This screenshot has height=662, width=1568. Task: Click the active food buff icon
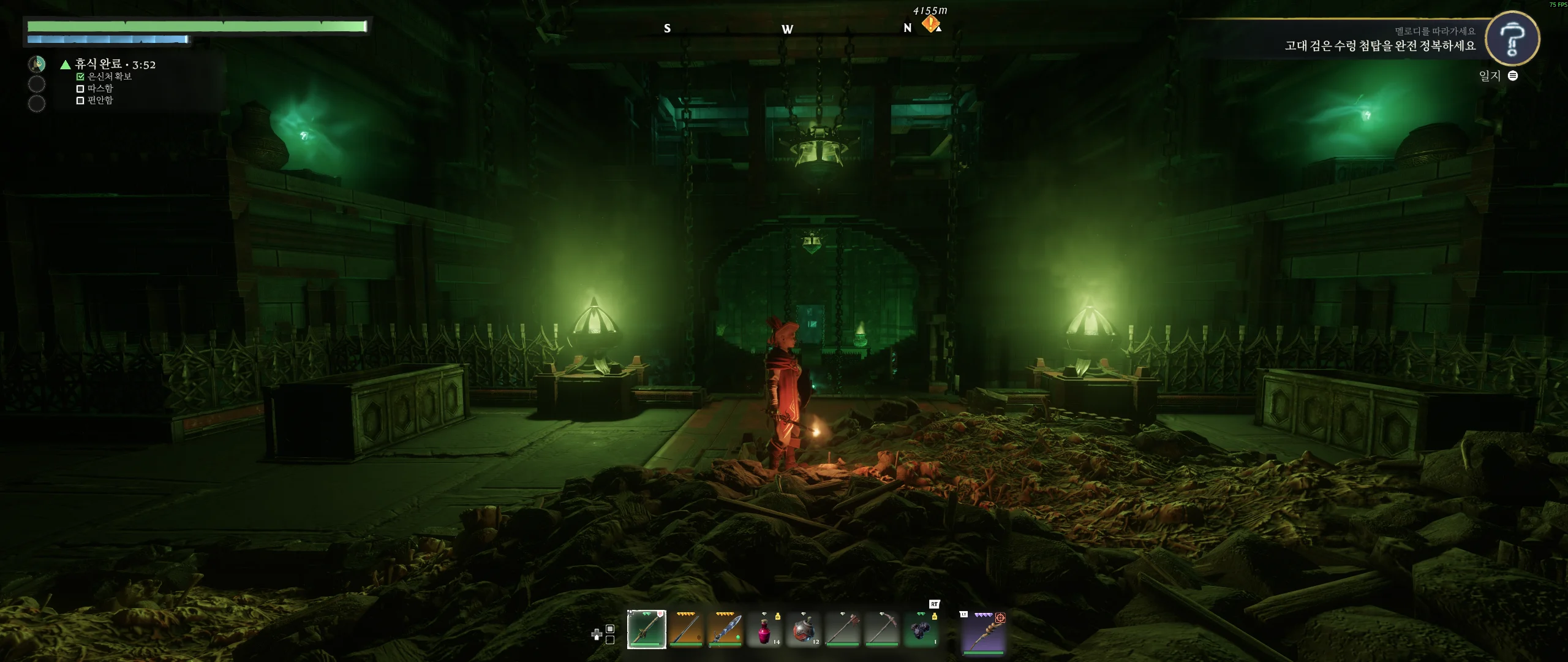[x=37, y=64]
